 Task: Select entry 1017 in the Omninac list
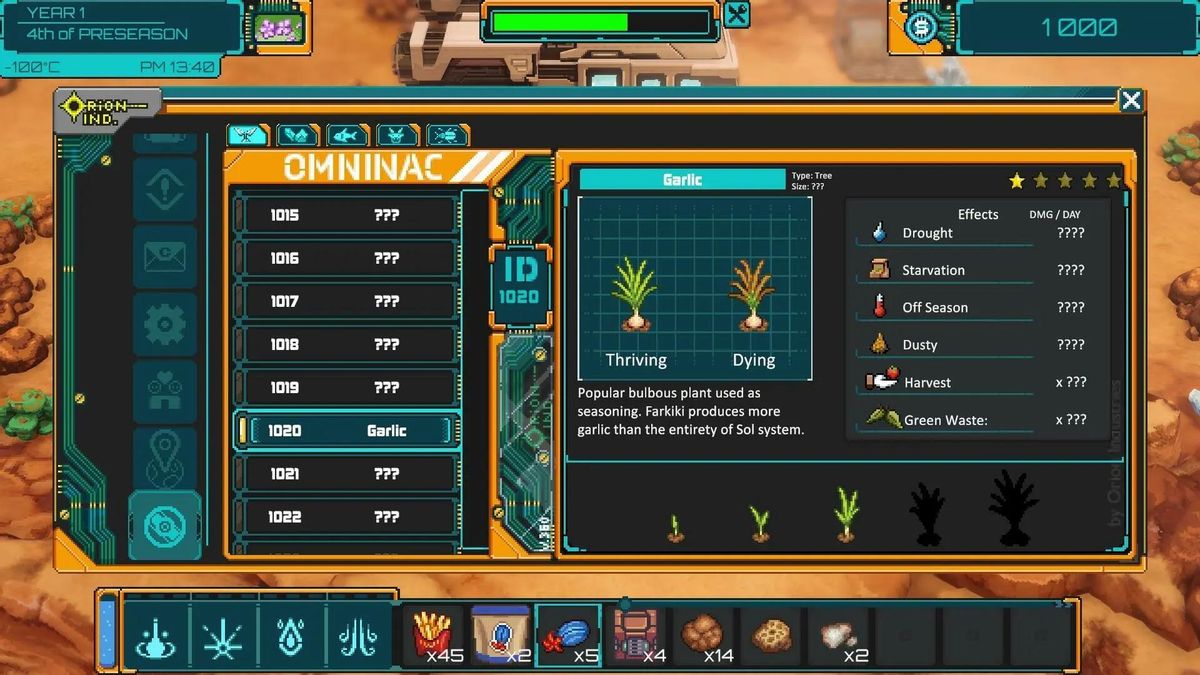pos(345,301)
